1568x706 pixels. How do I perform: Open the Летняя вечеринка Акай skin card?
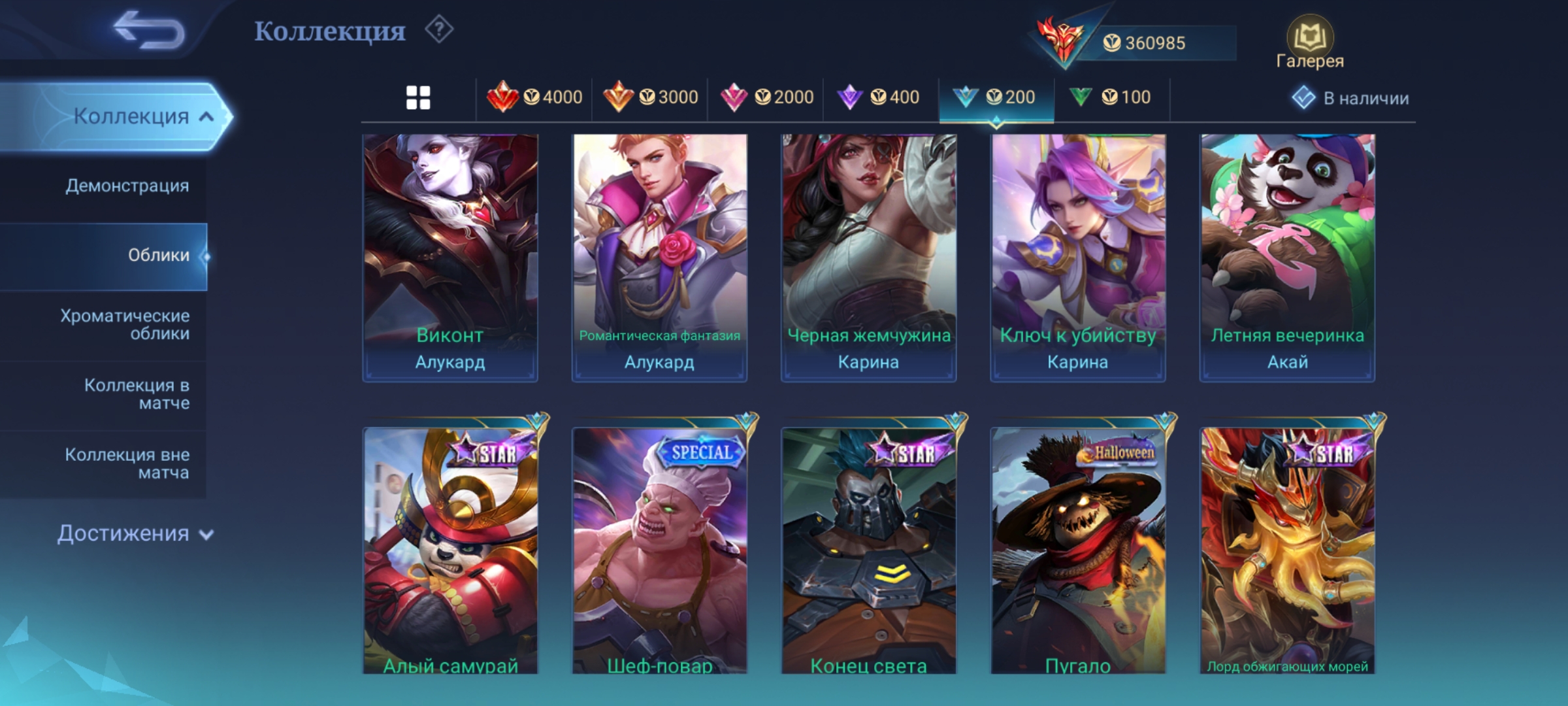[1287, 257]
